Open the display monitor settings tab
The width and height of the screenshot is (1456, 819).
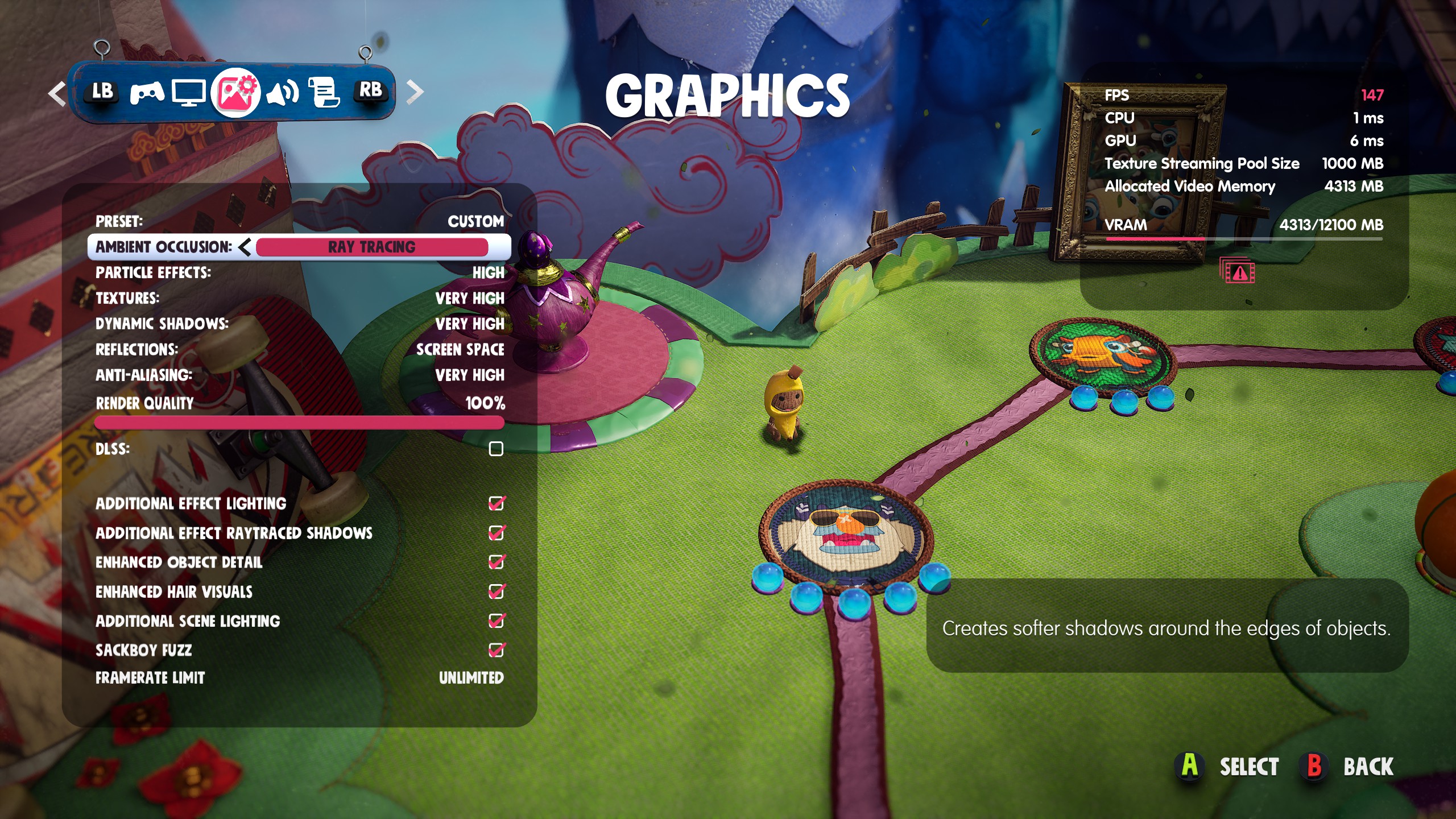coord(189,93)
